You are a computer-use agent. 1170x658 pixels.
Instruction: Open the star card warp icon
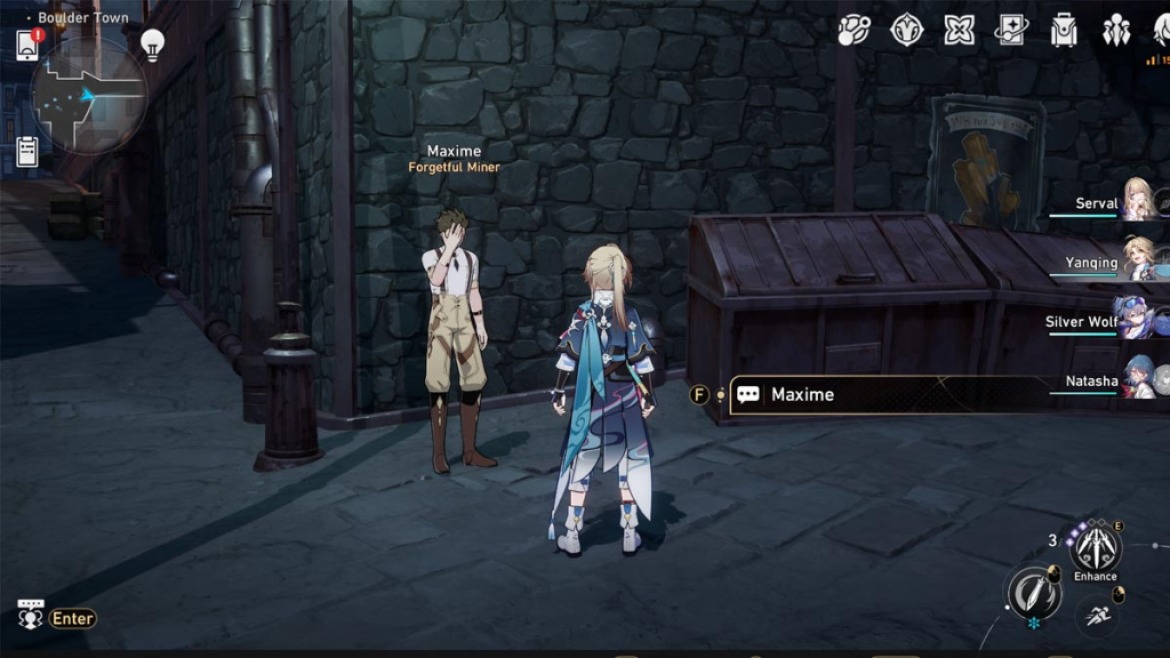pyautogui.click(x=1011, y=31)
